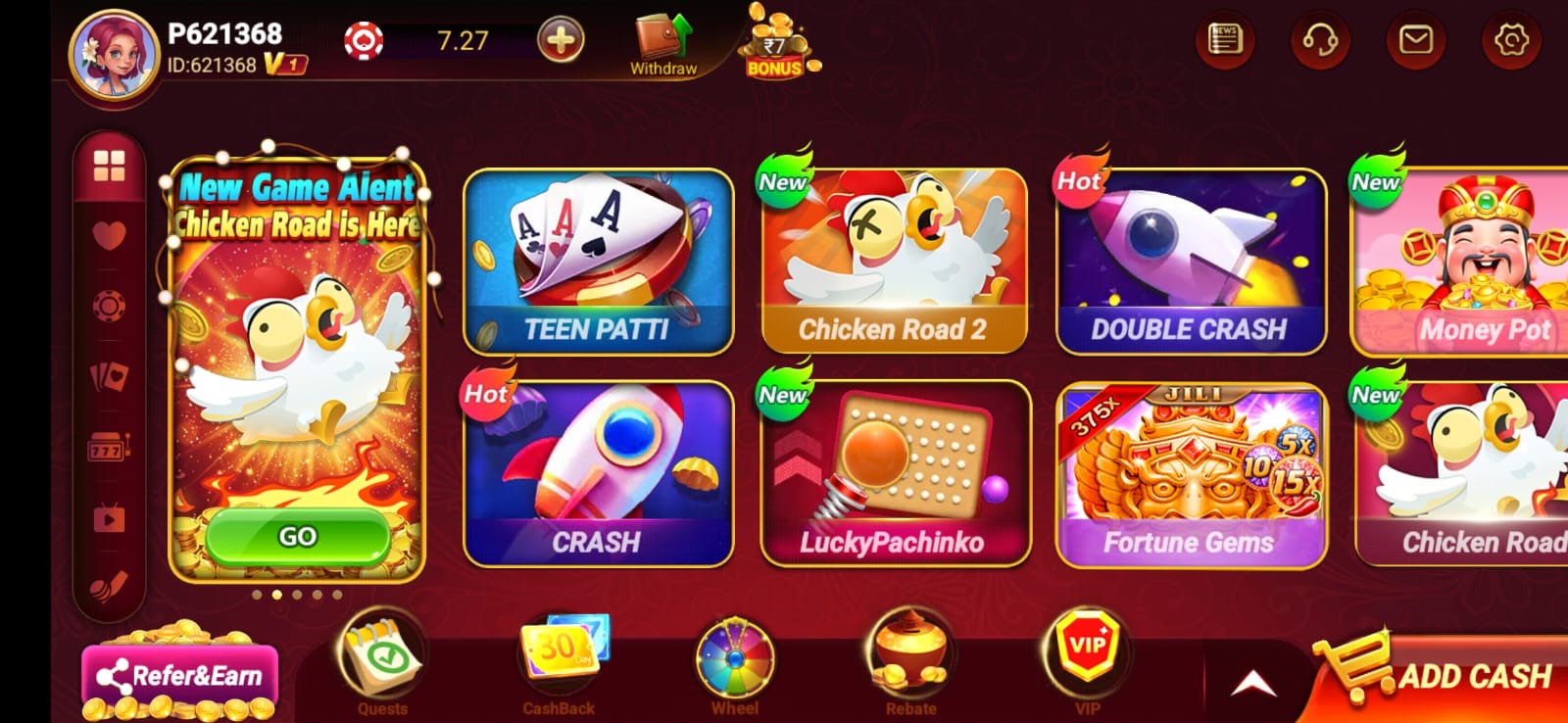The width and height of the screenshot is (1568, 723).
Task: Select the DOUBLE CRASH game tile
Action: [1191, 261]
